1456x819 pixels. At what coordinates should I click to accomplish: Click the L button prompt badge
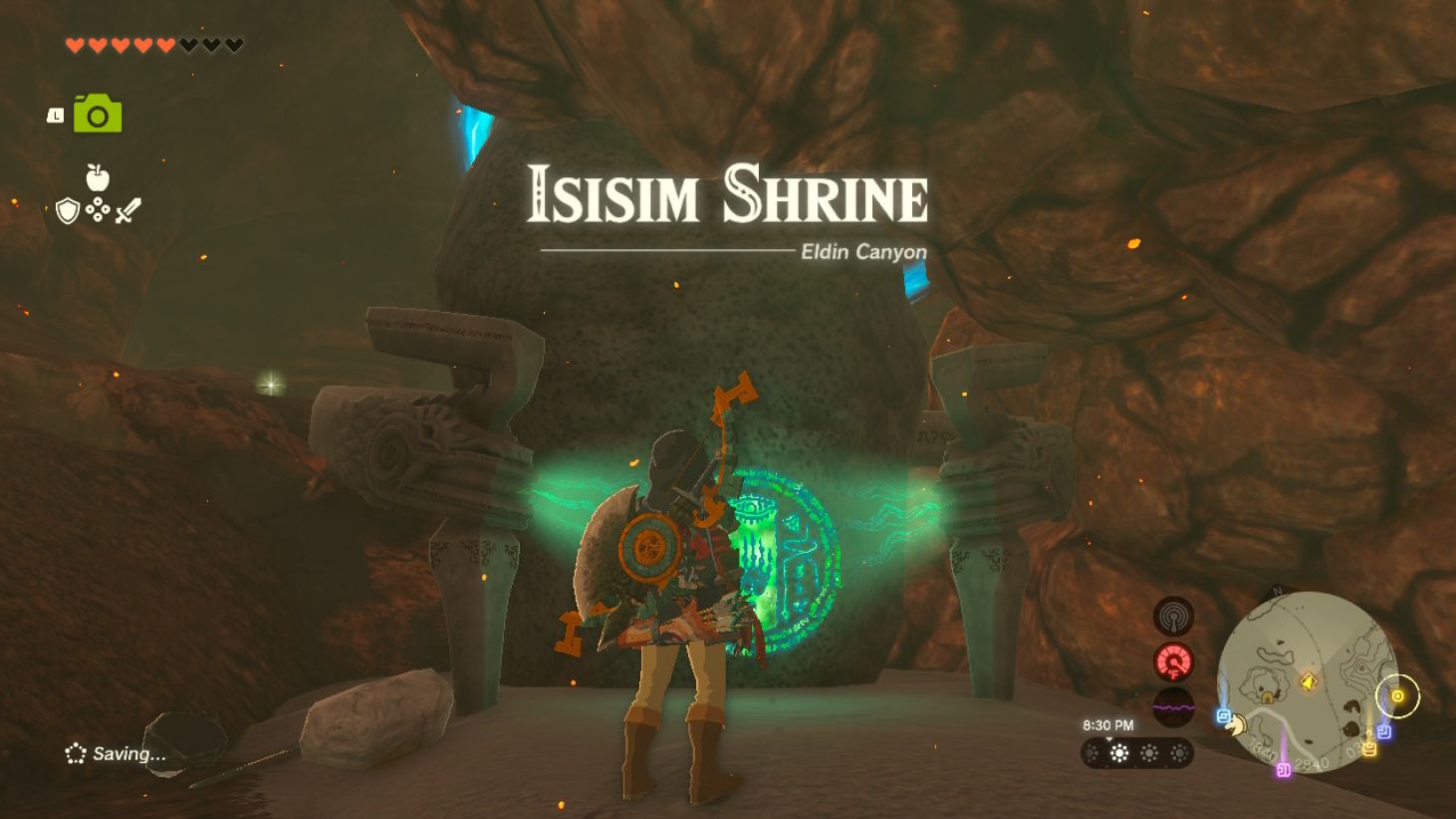tap(56, 117)
